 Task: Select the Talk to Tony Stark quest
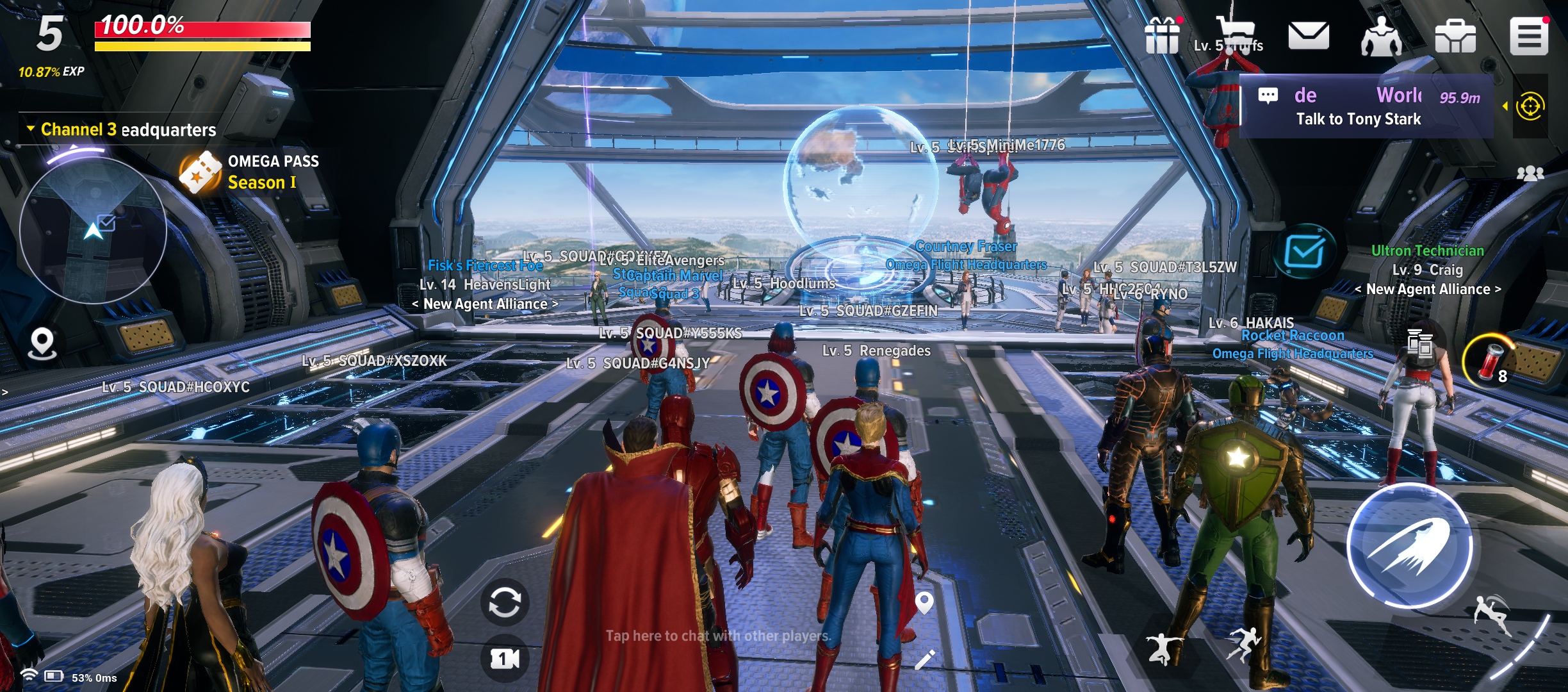(x=1358, y=119)
